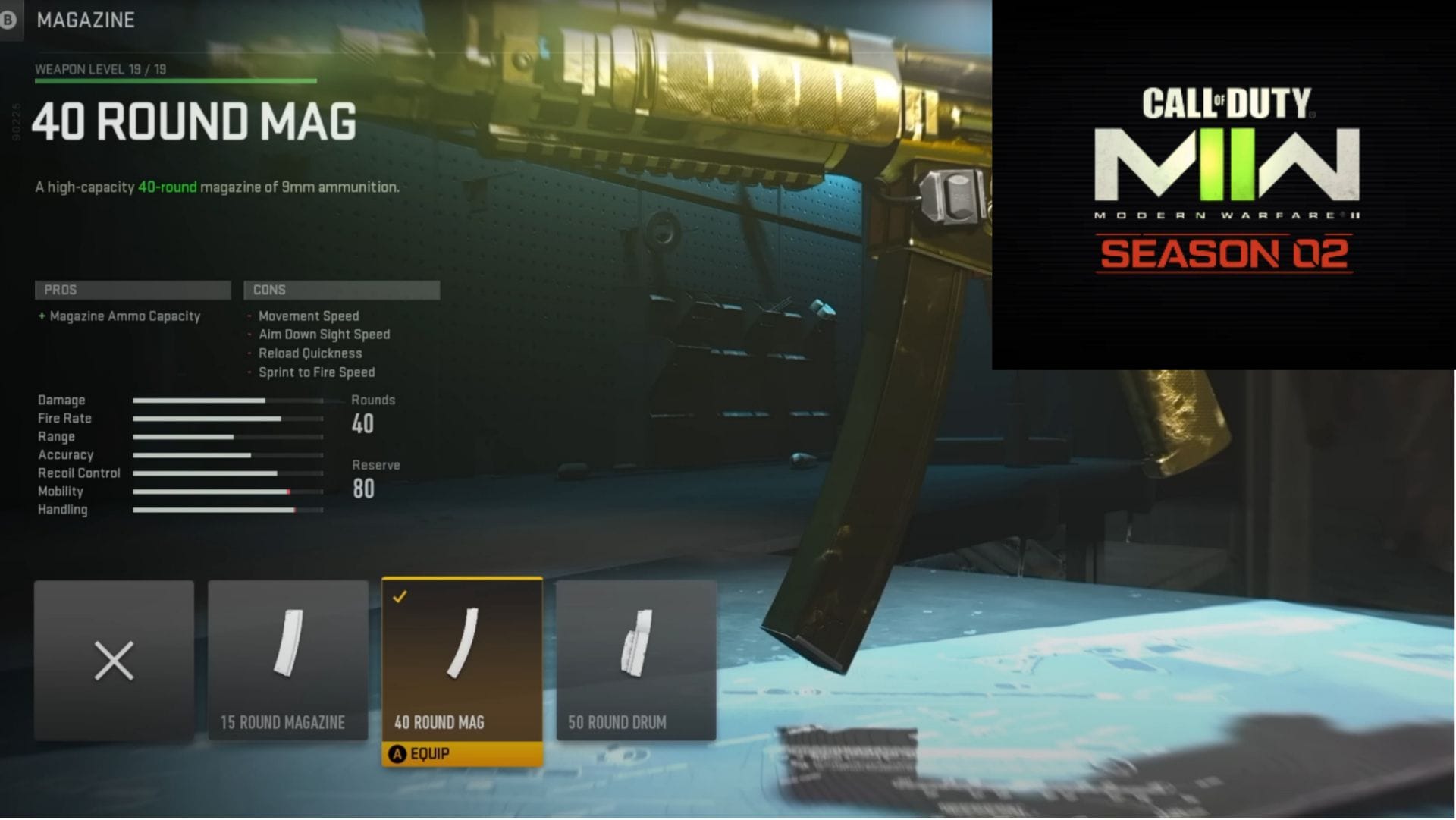This screenshot has width=1456, height=820.
Task: Expand the CONS section header
Action: pyautogui.click(x=341, y=290)
